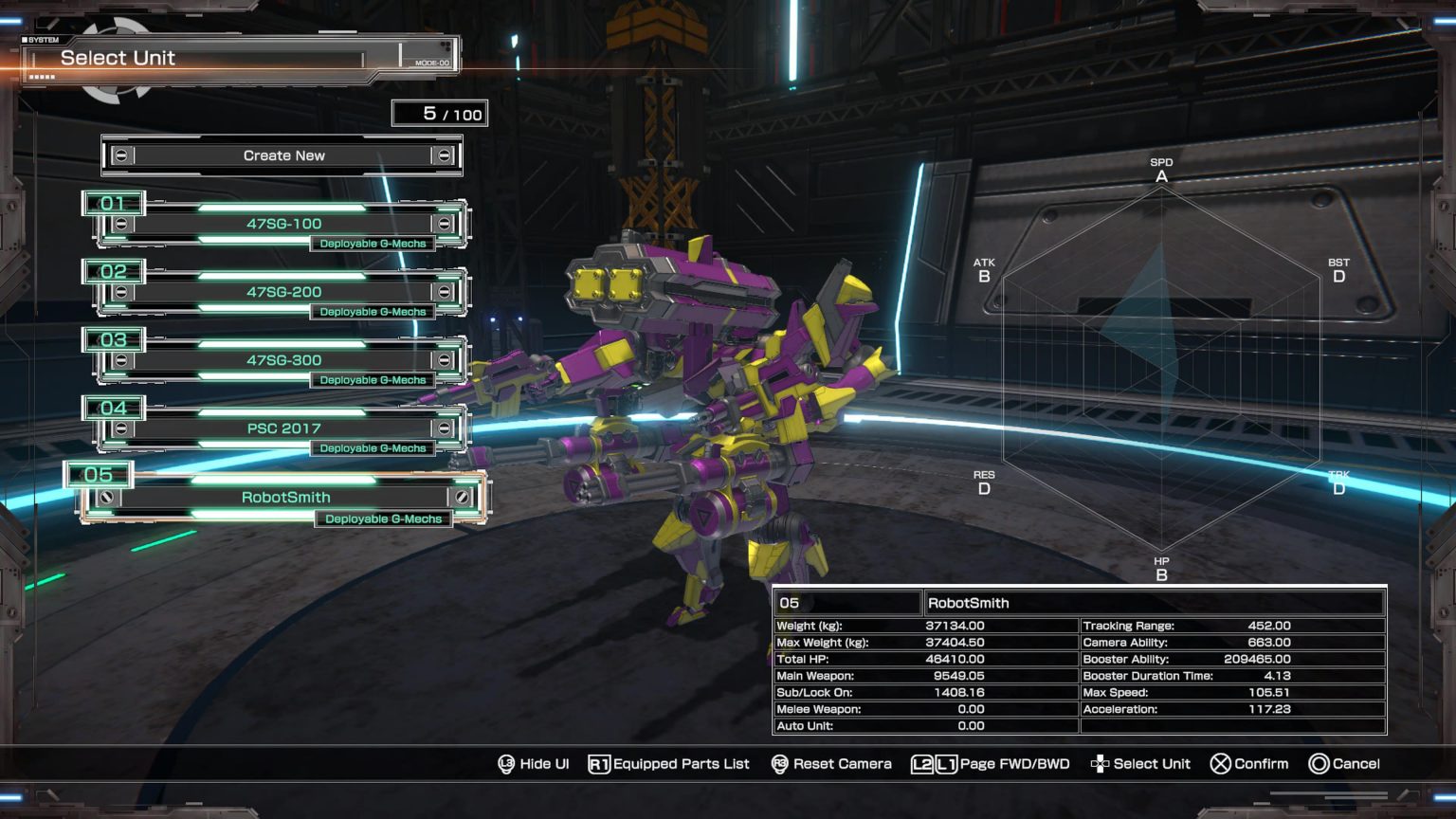Toggle the left minus marker on 47SG-100
Screen dimensions: 1456x819
click(x=120, y=223)
